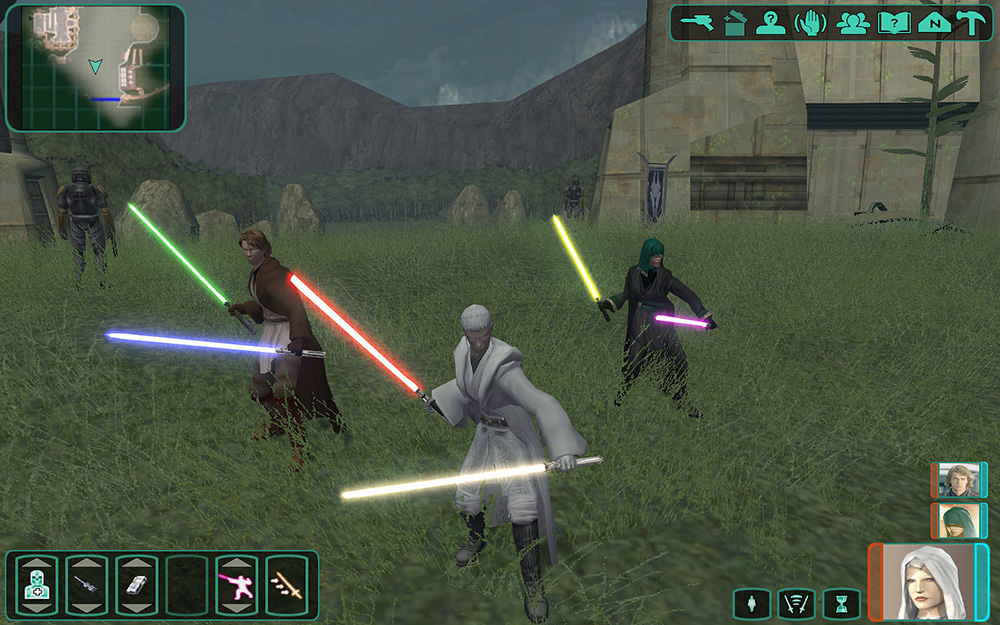The image size is (1000, 625).
Task: Open the area map icon marked N
Action: [933, 22]
